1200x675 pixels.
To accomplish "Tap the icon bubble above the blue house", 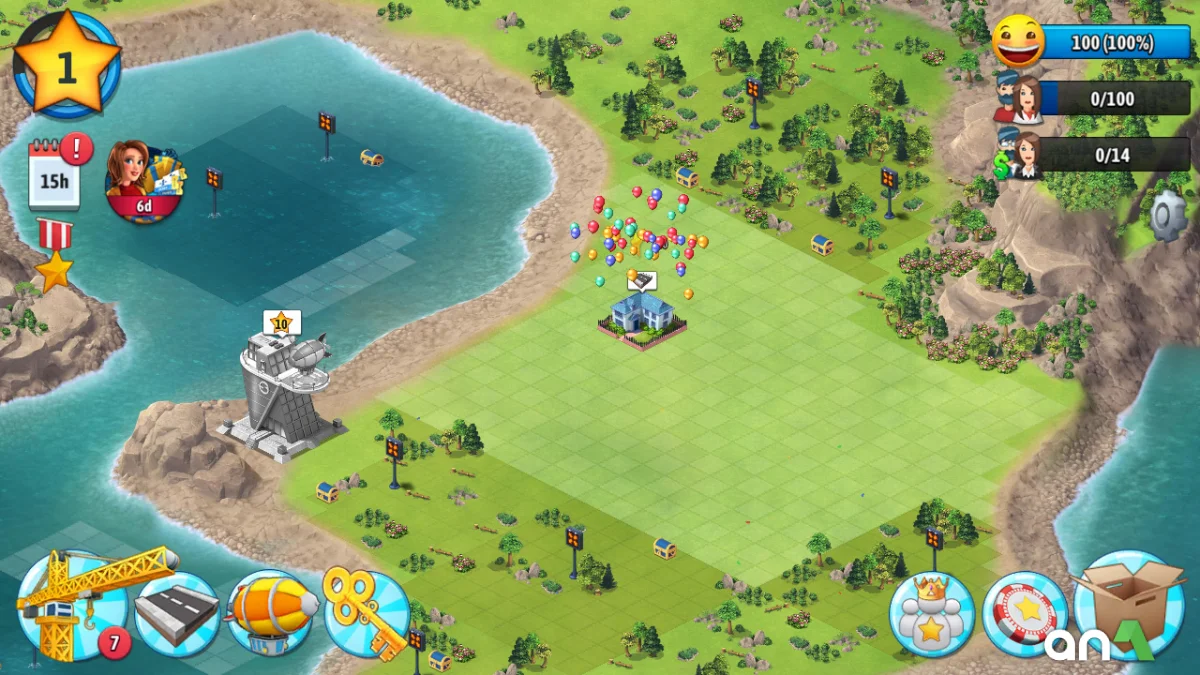I will (x=641, y=282).
